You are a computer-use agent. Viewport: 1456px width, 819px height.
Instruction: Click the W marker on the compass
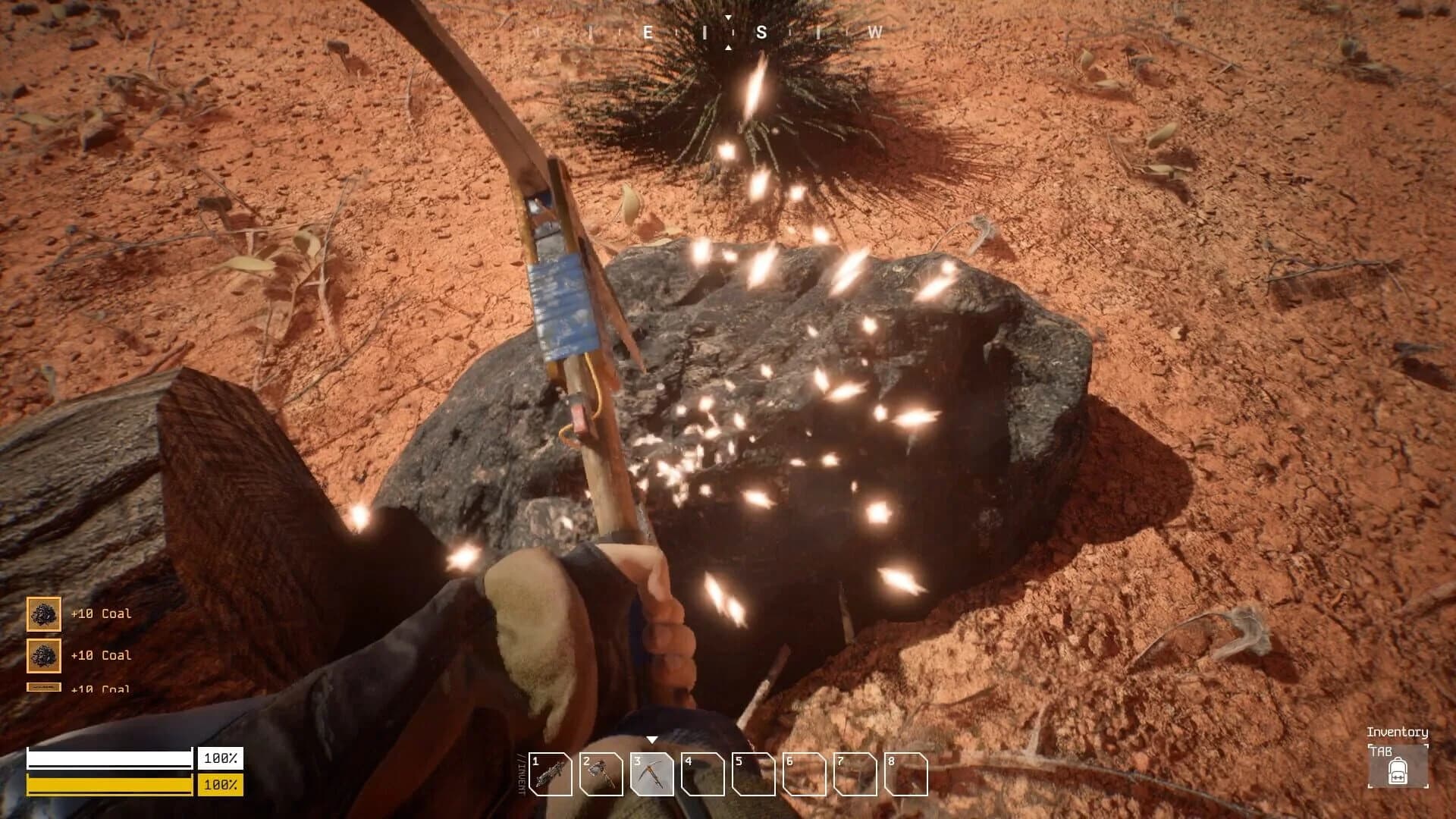pyautogui.click(x=876, y=33)
